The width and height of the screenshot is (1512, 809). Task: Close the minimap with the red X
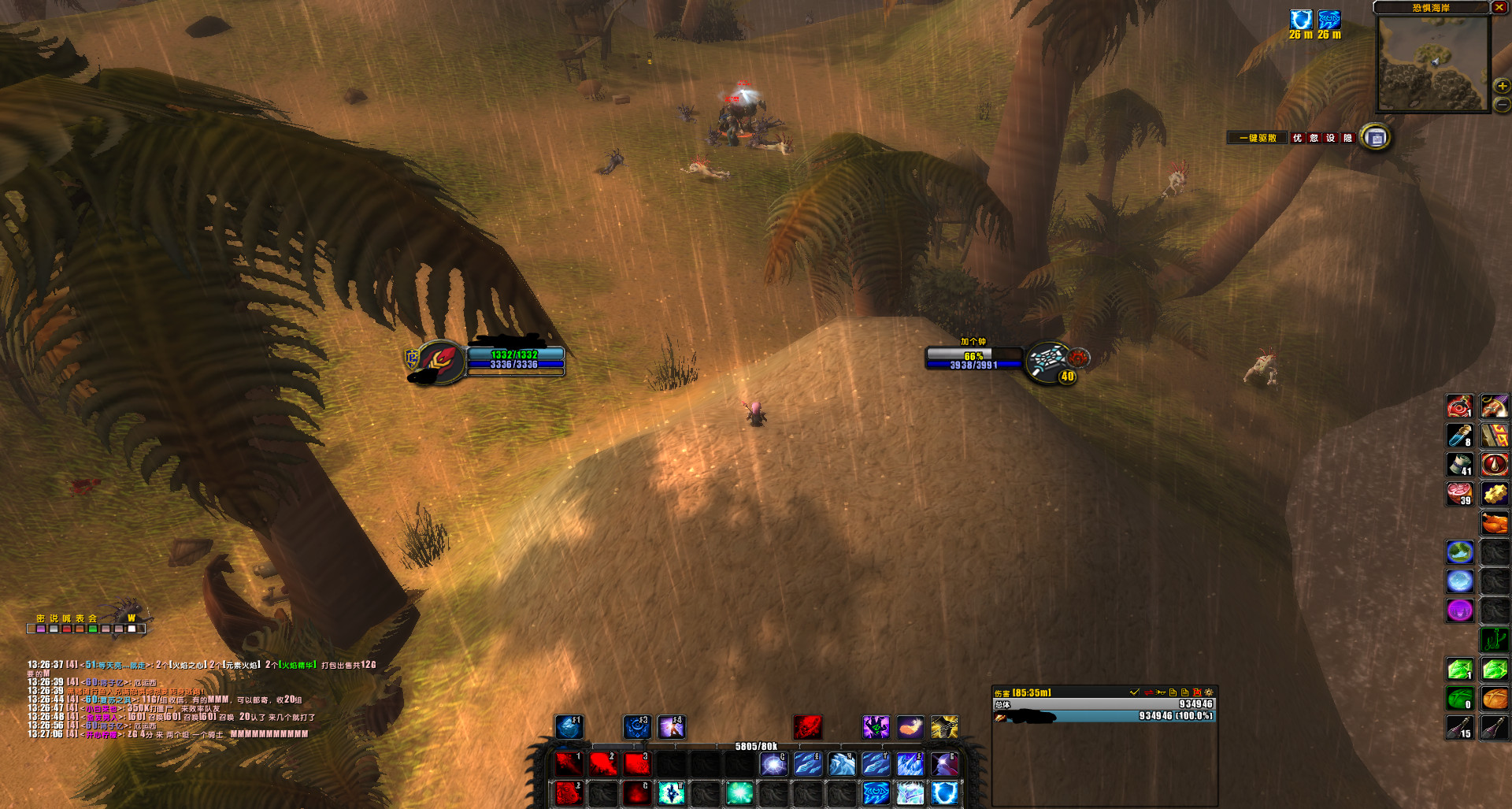pos(1499,7)
